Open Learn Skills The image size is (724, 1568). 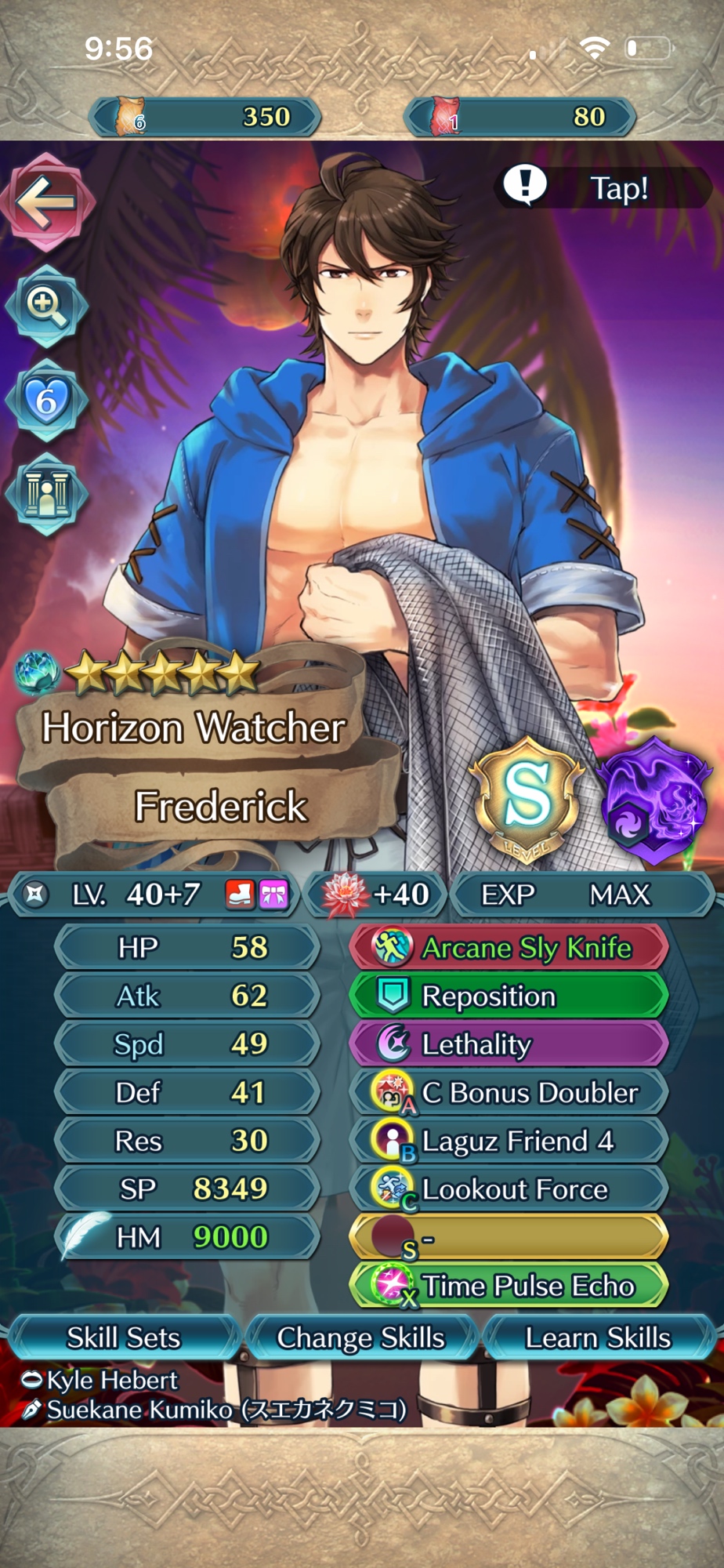(597, 1338)
